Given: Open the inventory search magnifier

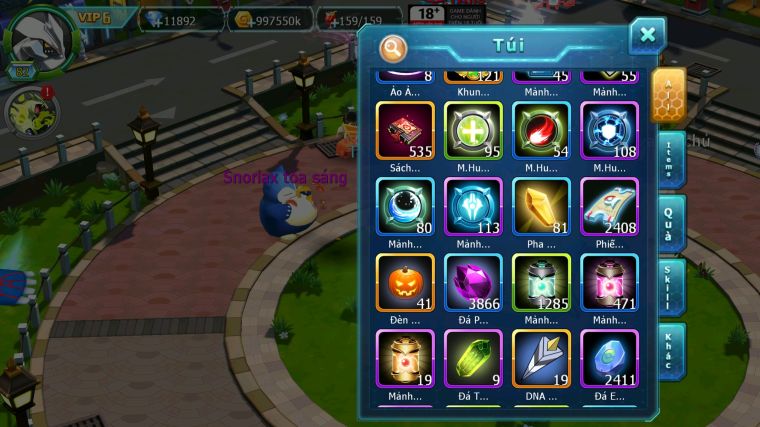Looking at the screenshot, I should (393, 48).
